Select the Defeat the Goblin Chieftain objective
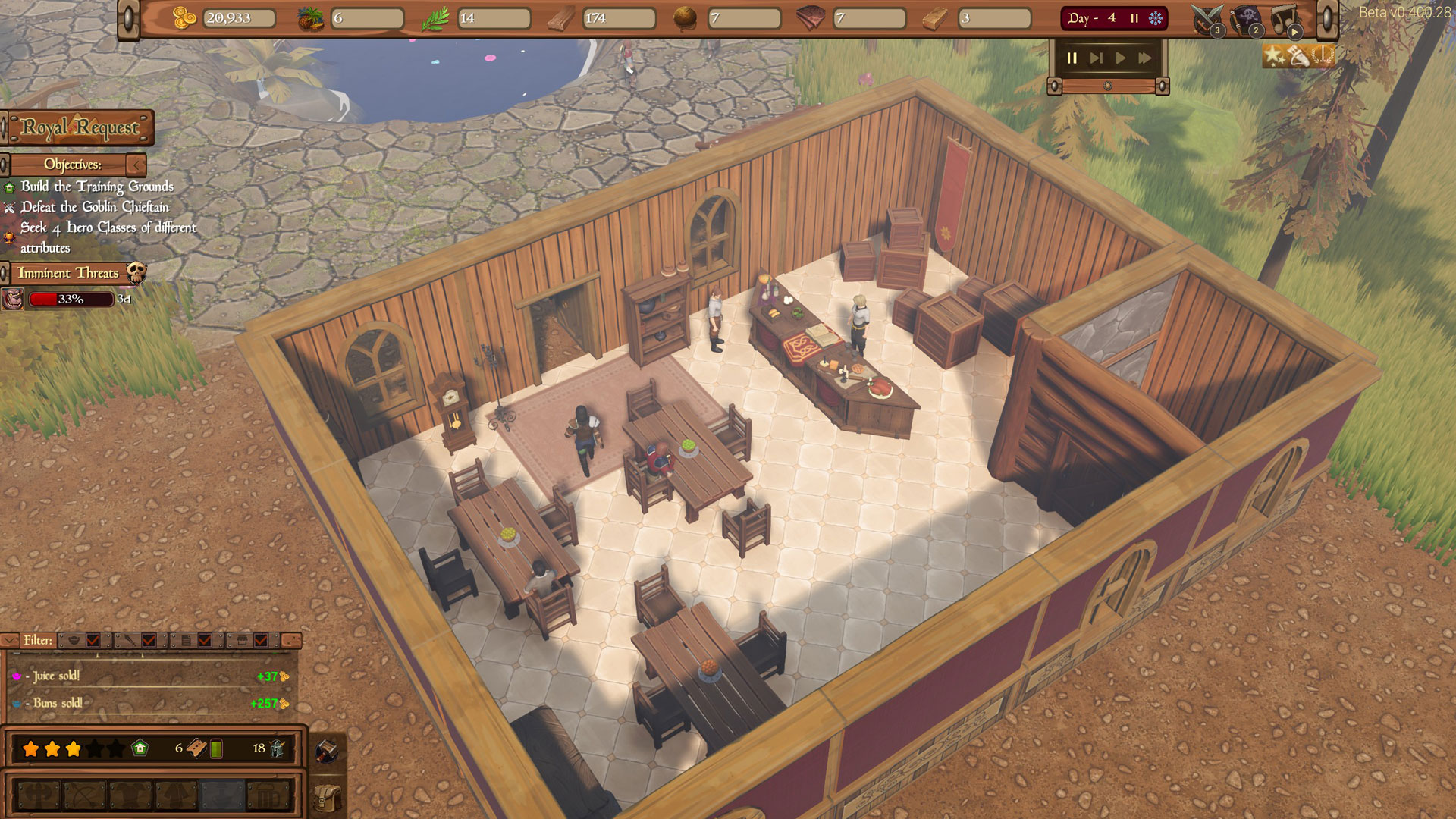 coord(94,207)
